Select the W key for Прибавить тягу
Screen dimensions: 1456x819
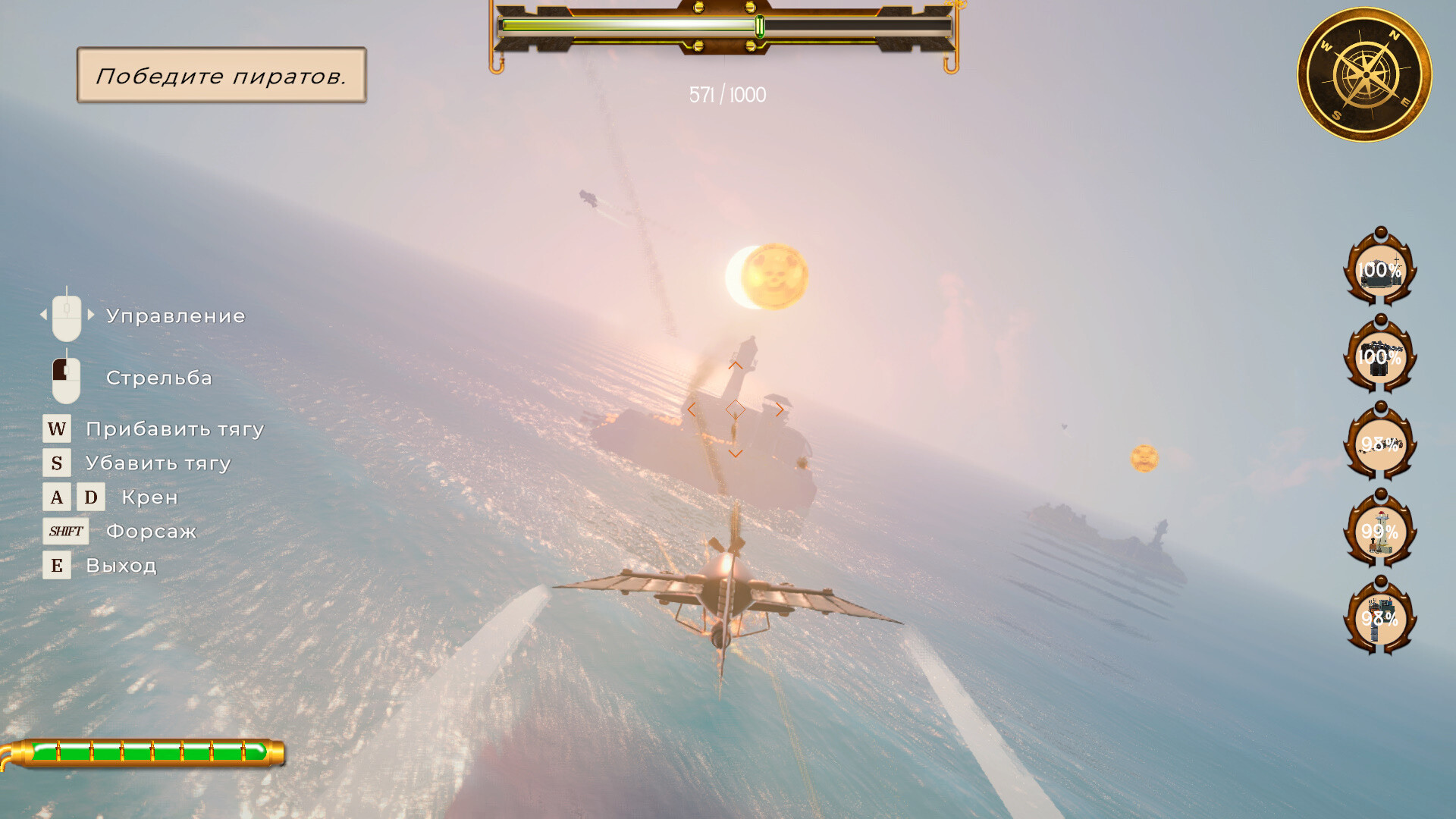pyautogui.click(x=55, y=429)
